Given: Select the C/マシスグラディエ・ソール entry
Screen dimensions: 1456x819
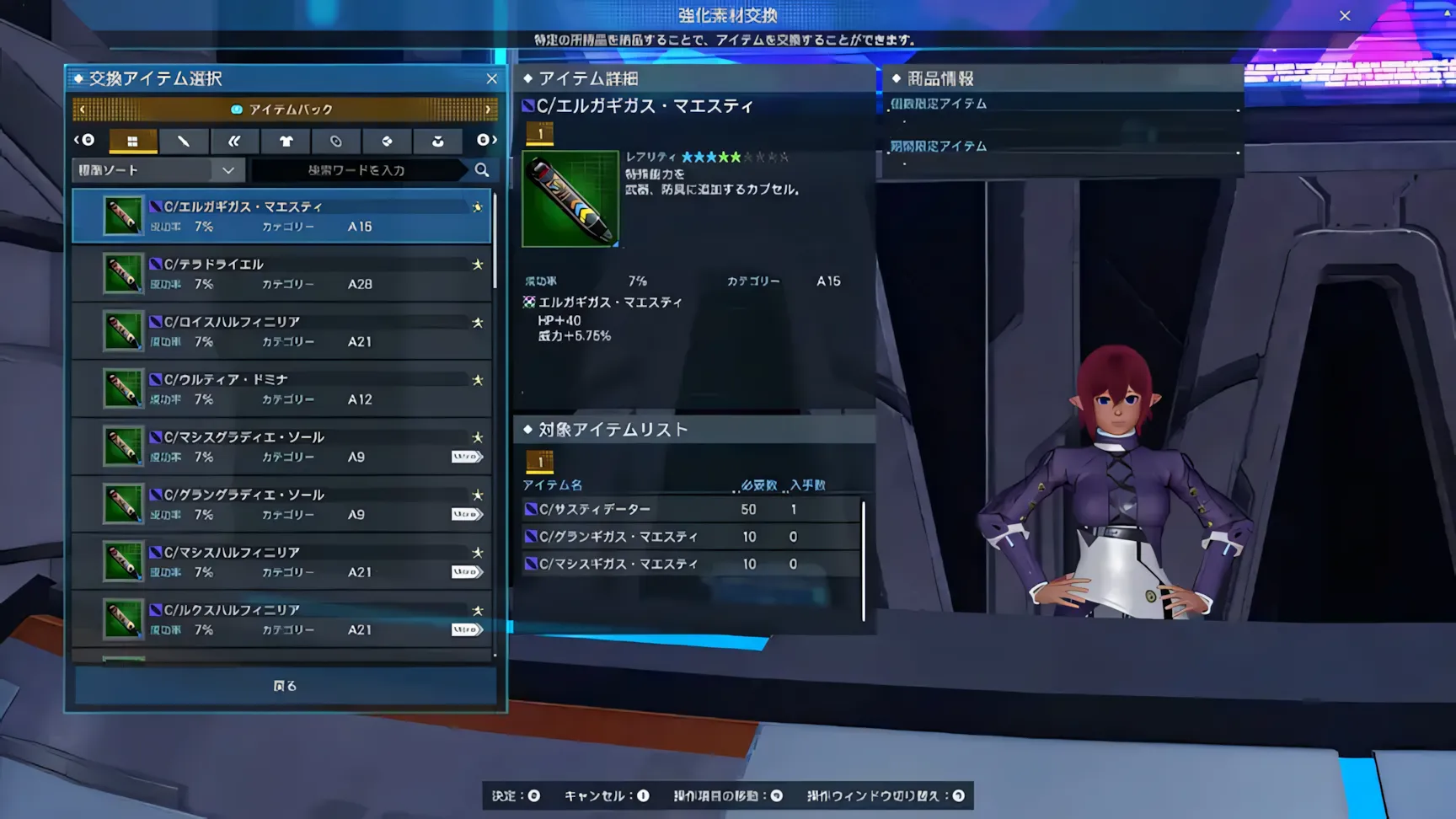Looking at the screenshot, I should coord(281,447).
